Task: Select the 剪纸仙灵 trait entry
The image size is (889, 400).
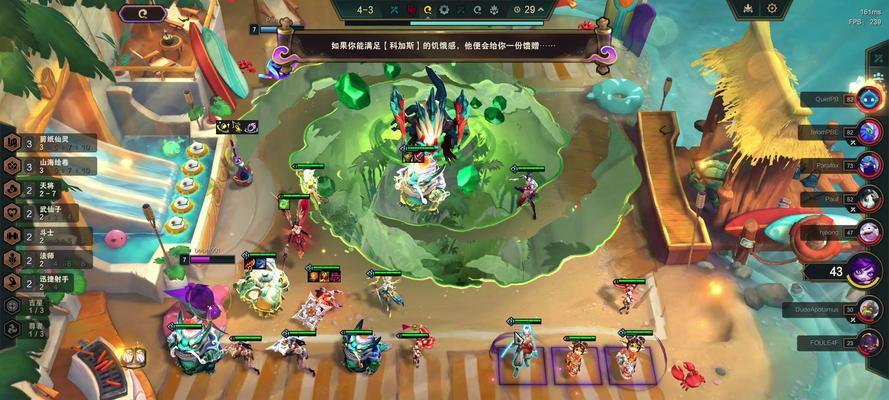Action: tap(50, 141)
